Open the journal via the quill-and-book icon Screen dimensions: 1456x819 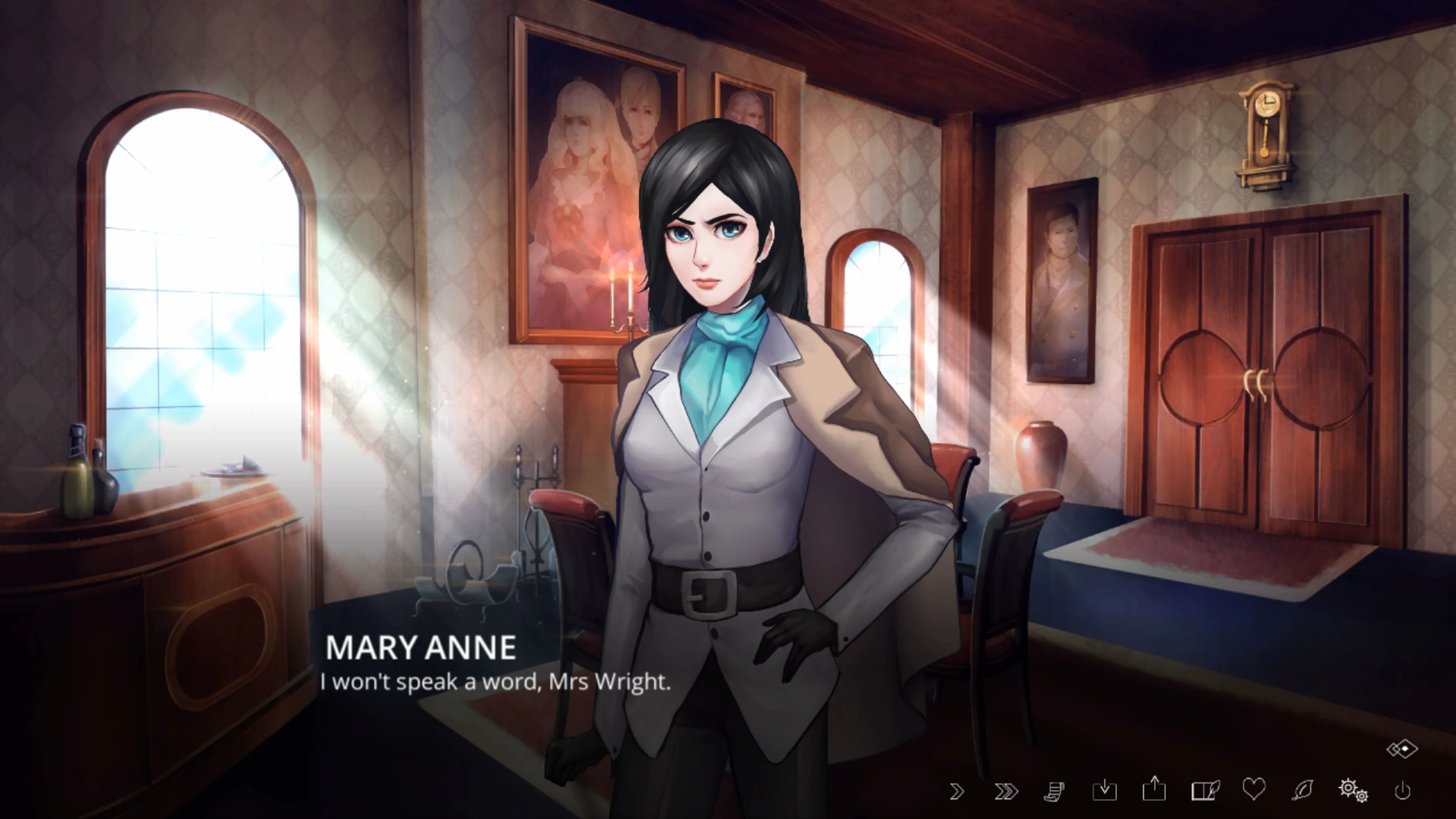1205,791
